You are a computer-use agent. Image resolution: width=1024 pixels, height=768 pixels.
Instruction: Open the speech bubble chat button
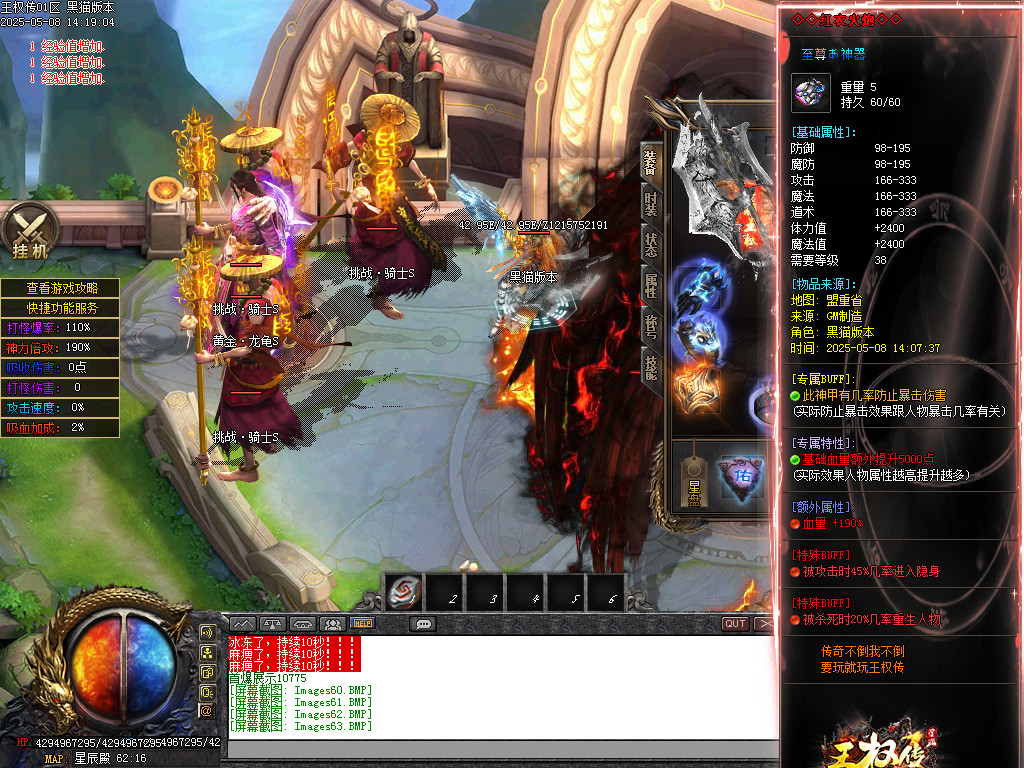coord(423,623)
